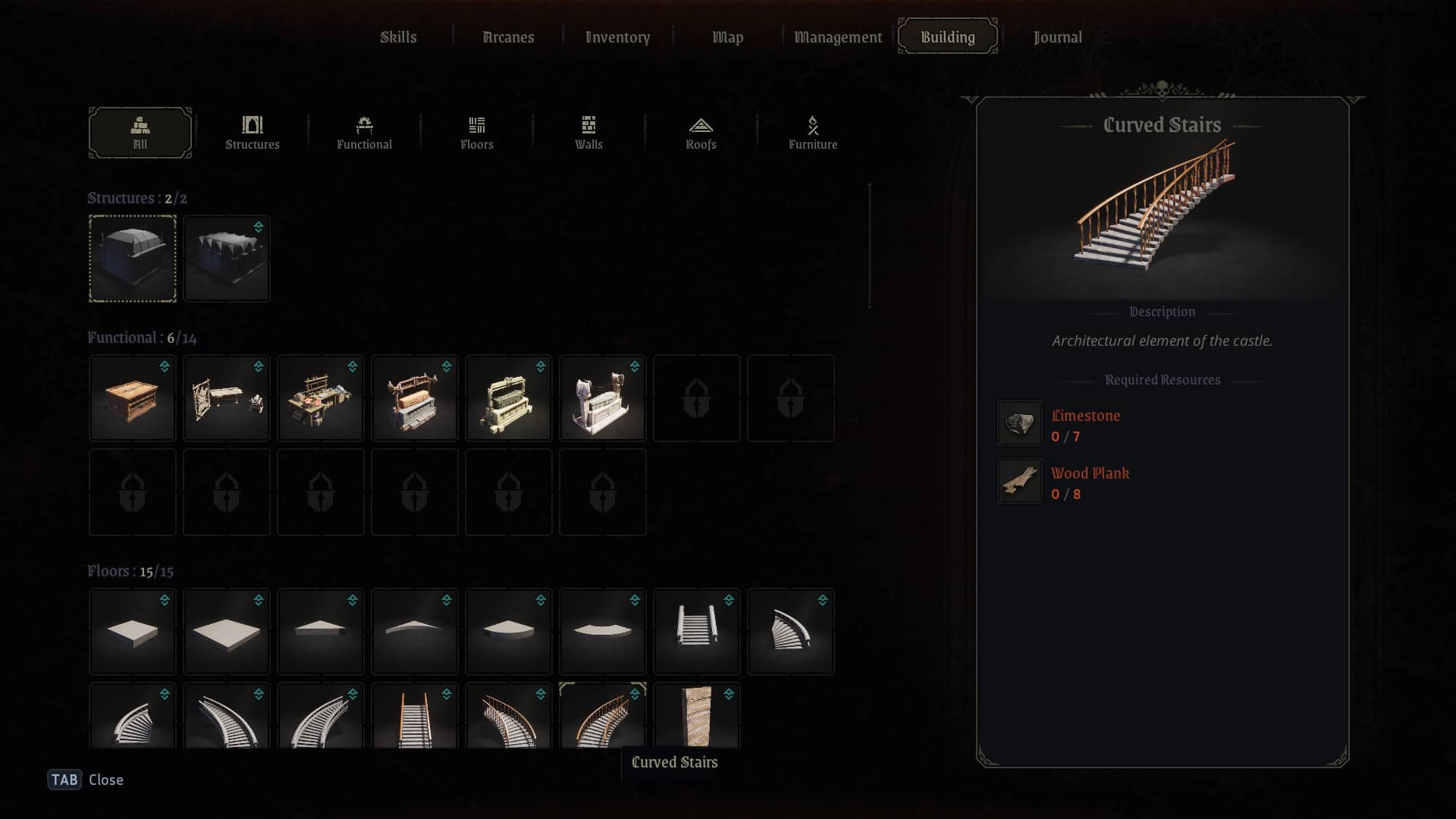Select the first structure with dashed border
Viewport: 1456px width, 819px height.
tap(133, 259)
